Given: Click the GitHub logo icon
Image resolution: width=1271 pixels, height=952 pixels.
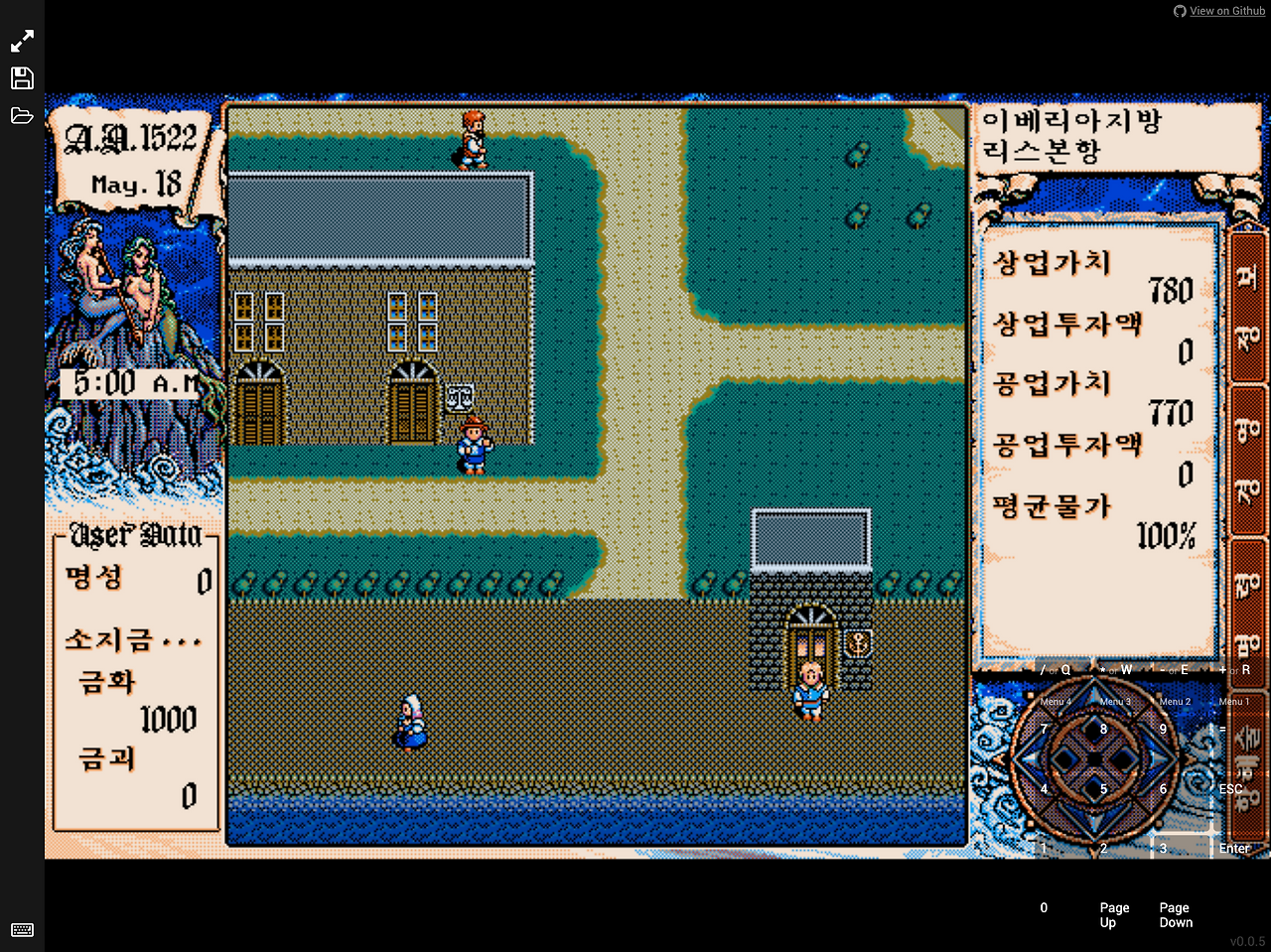Looking at the screenshot, I should click(1179, 11).
